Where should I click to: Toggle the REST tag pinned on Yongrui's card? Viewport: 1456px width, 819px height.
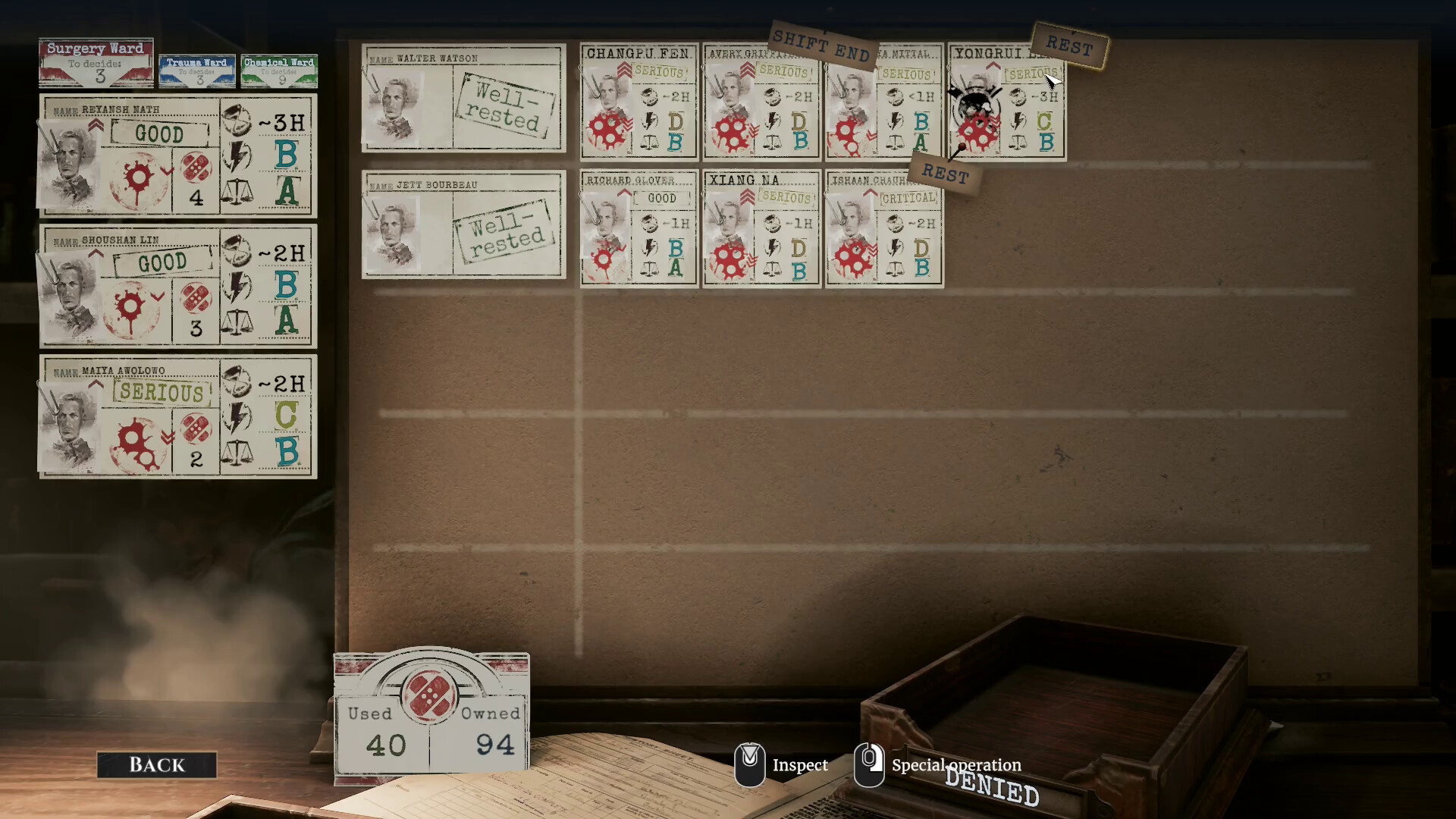click(x=944, y=173)
